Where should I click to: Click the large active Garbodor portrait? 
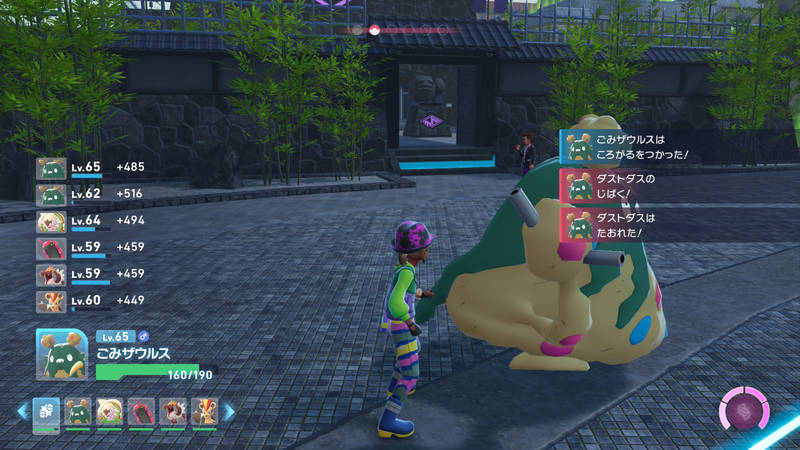(x=62, y=354)
